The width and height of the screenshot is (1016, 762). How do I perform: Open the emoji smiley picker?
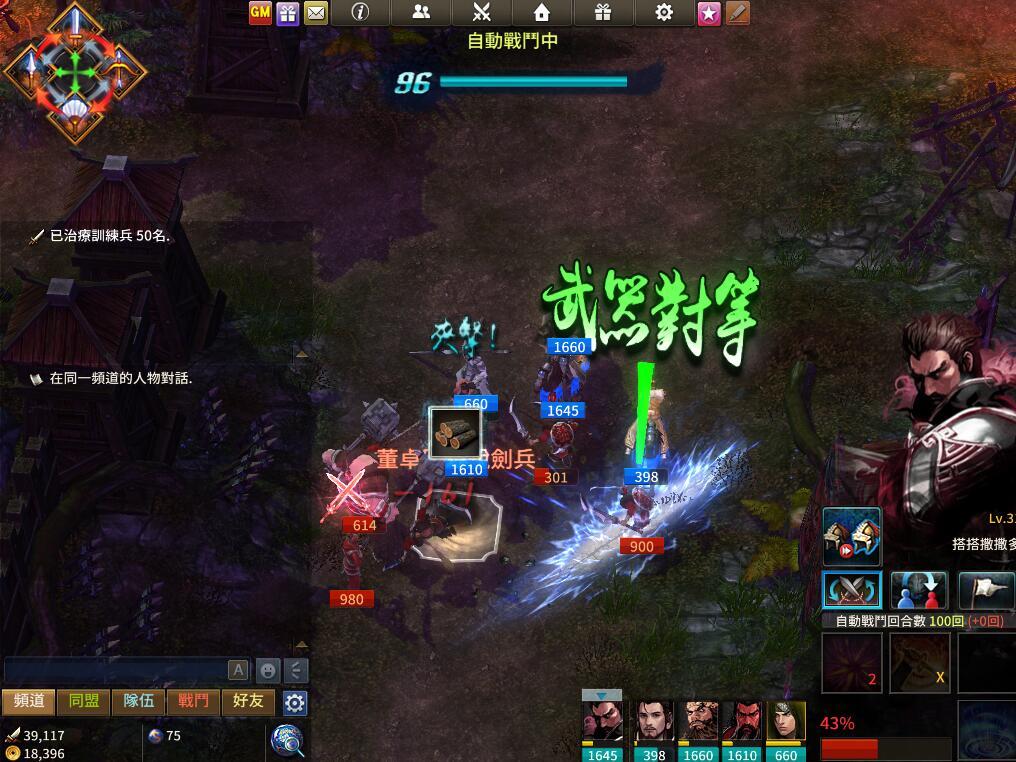pos(268,670)
